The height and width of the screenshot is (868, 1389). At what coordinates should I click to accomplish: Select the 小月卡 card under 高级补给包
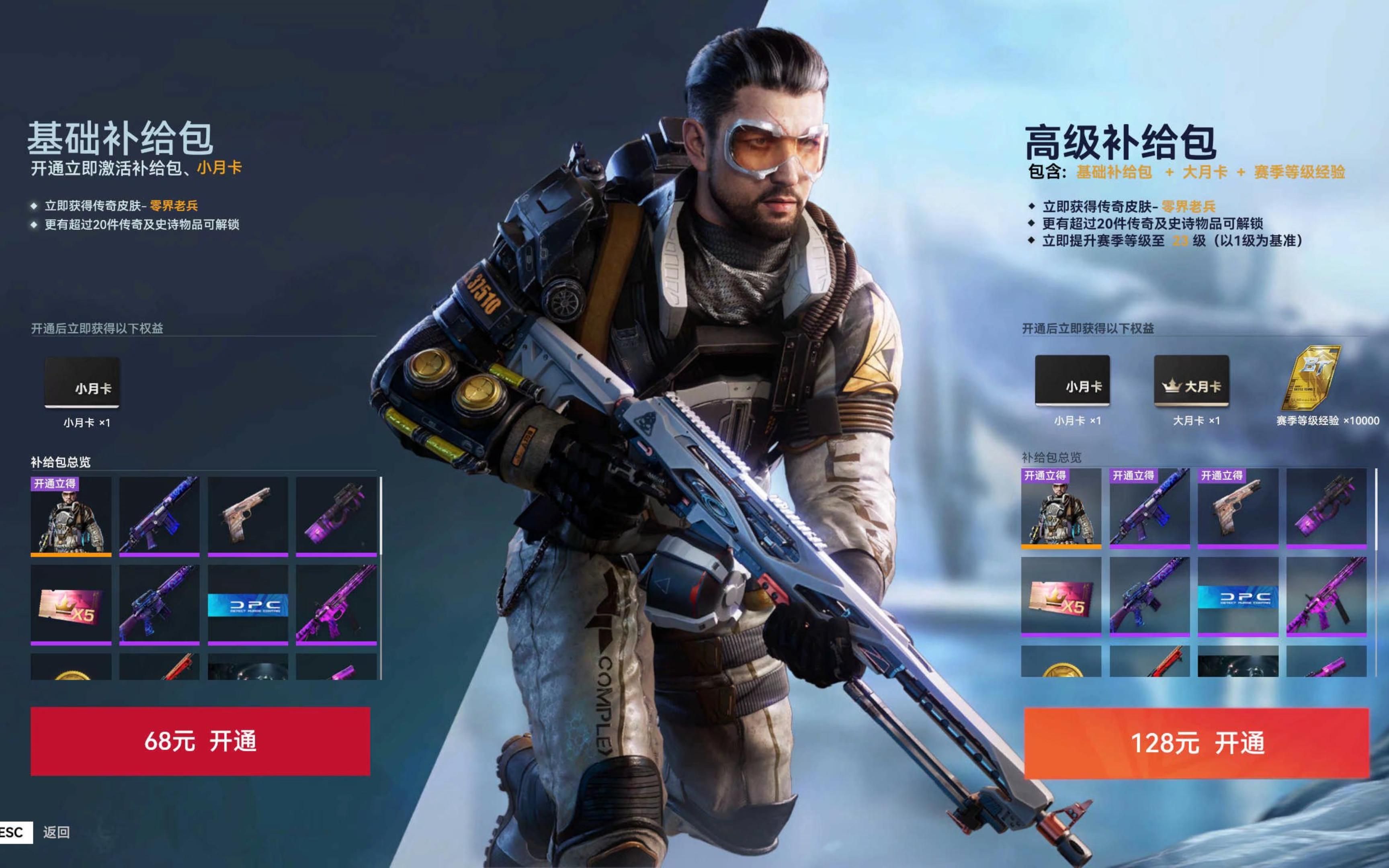[x=1071, y=381]
